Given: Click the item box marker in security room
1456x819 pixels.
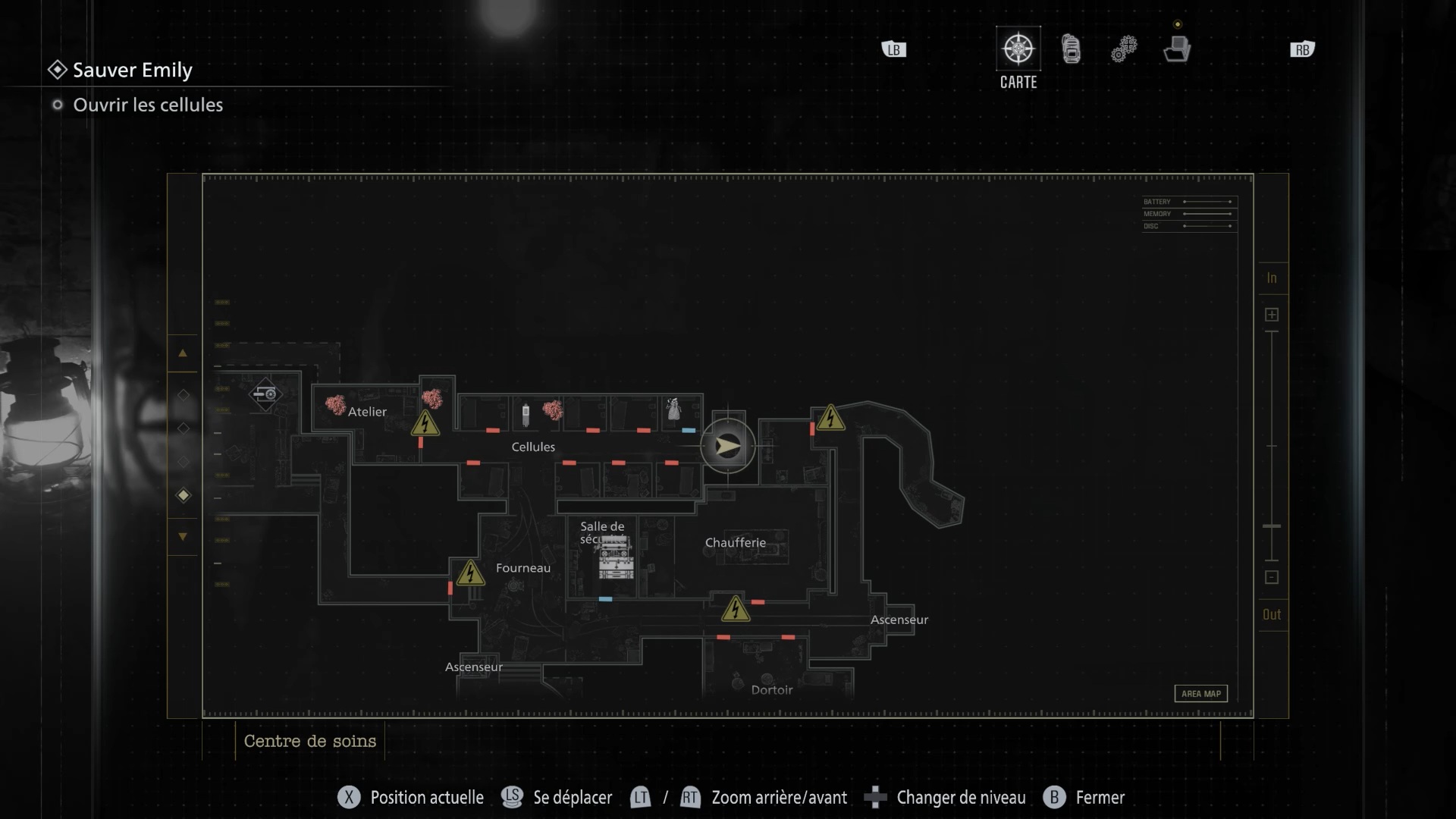Looking at the screenshot, I should coord(616,559).
